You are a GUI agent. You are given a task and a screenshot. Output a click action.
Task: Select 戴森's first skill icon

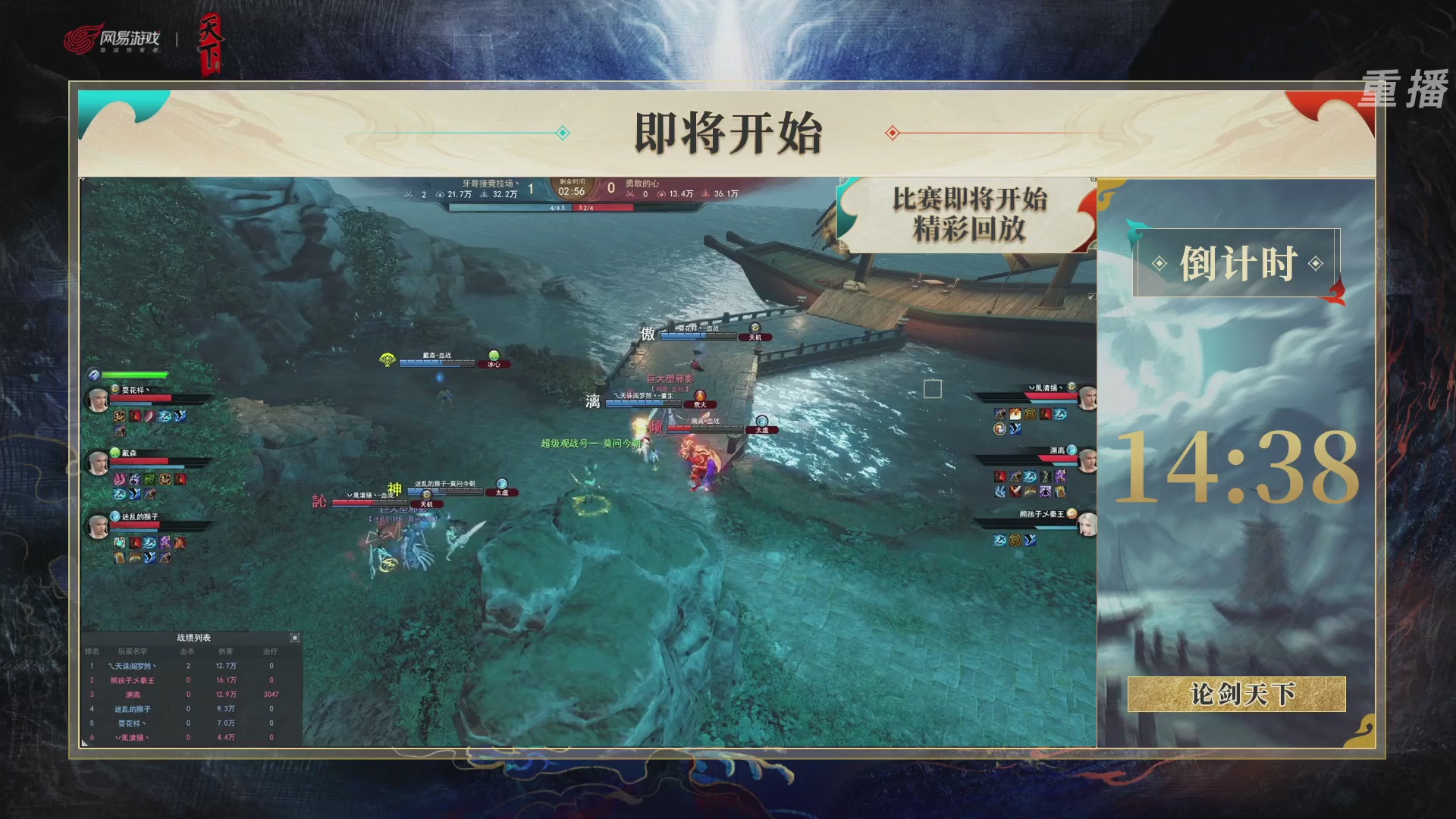(119, 479)
